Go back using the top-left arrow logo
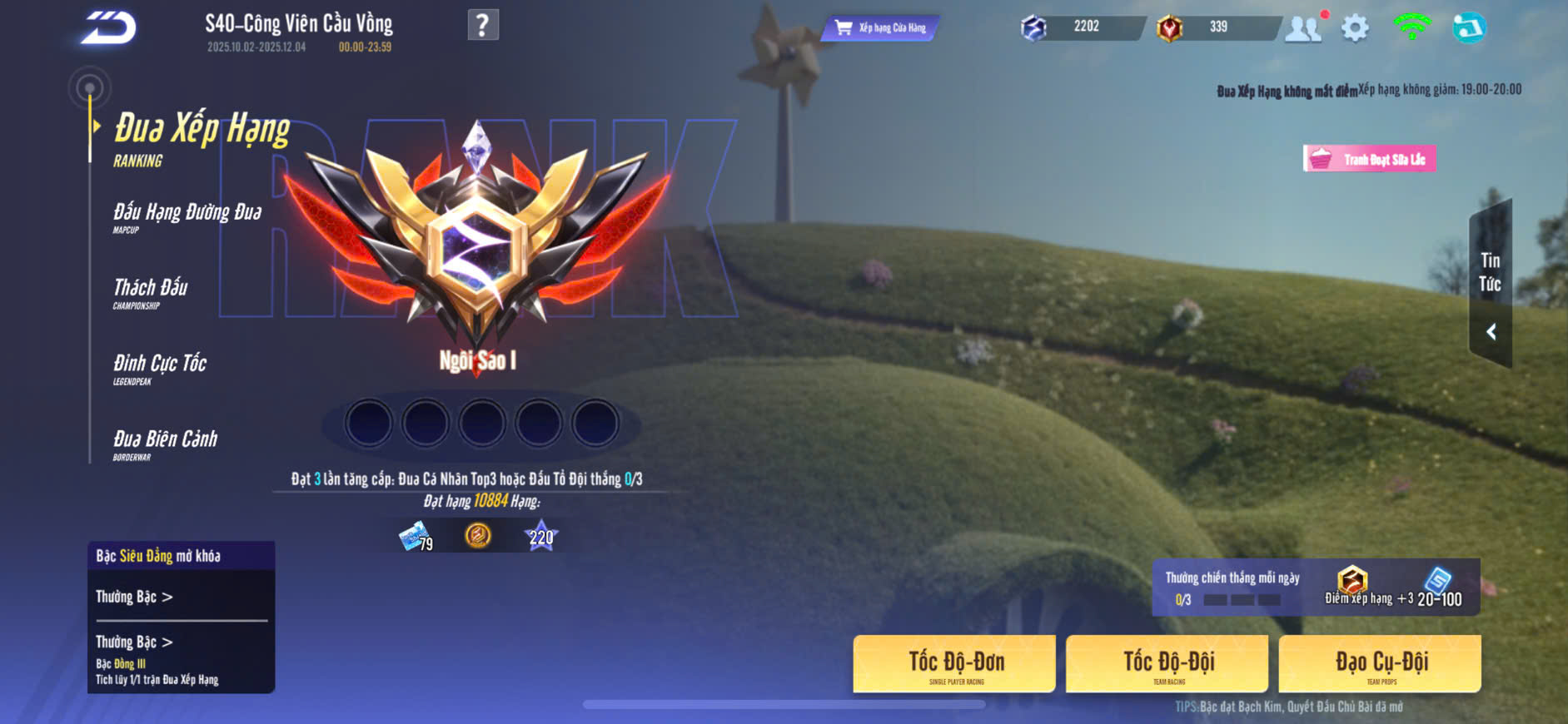1568x724 pixels. [x=108, y=27]
